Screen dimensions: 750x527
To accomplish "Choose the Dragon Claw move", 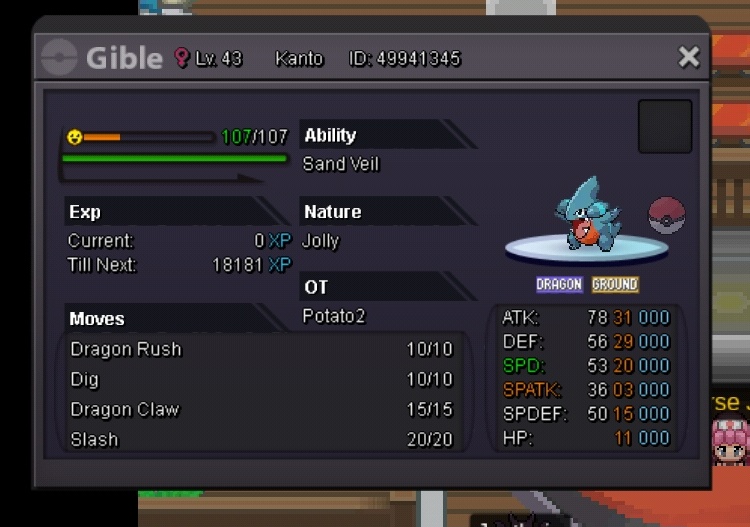I will click(260, 410).
